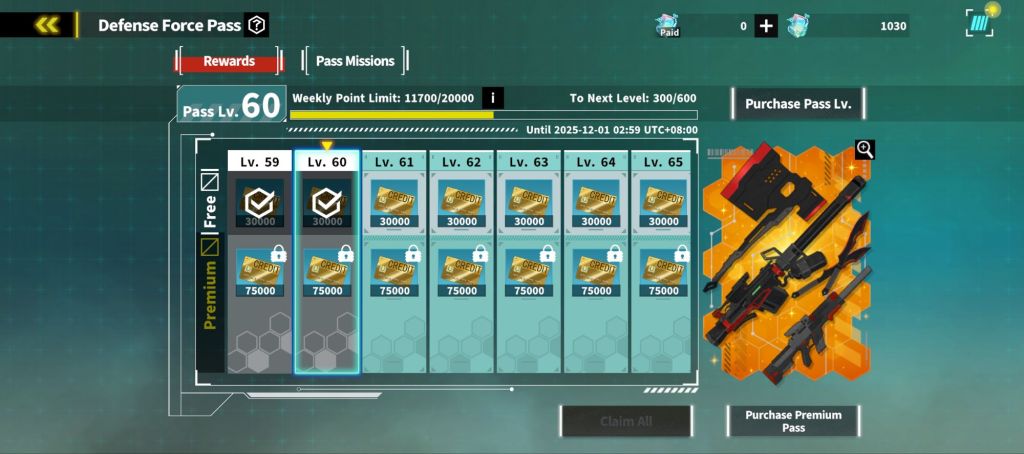Purchase the Premium Pass
1024x454 pixels.
tap(793, 421)
